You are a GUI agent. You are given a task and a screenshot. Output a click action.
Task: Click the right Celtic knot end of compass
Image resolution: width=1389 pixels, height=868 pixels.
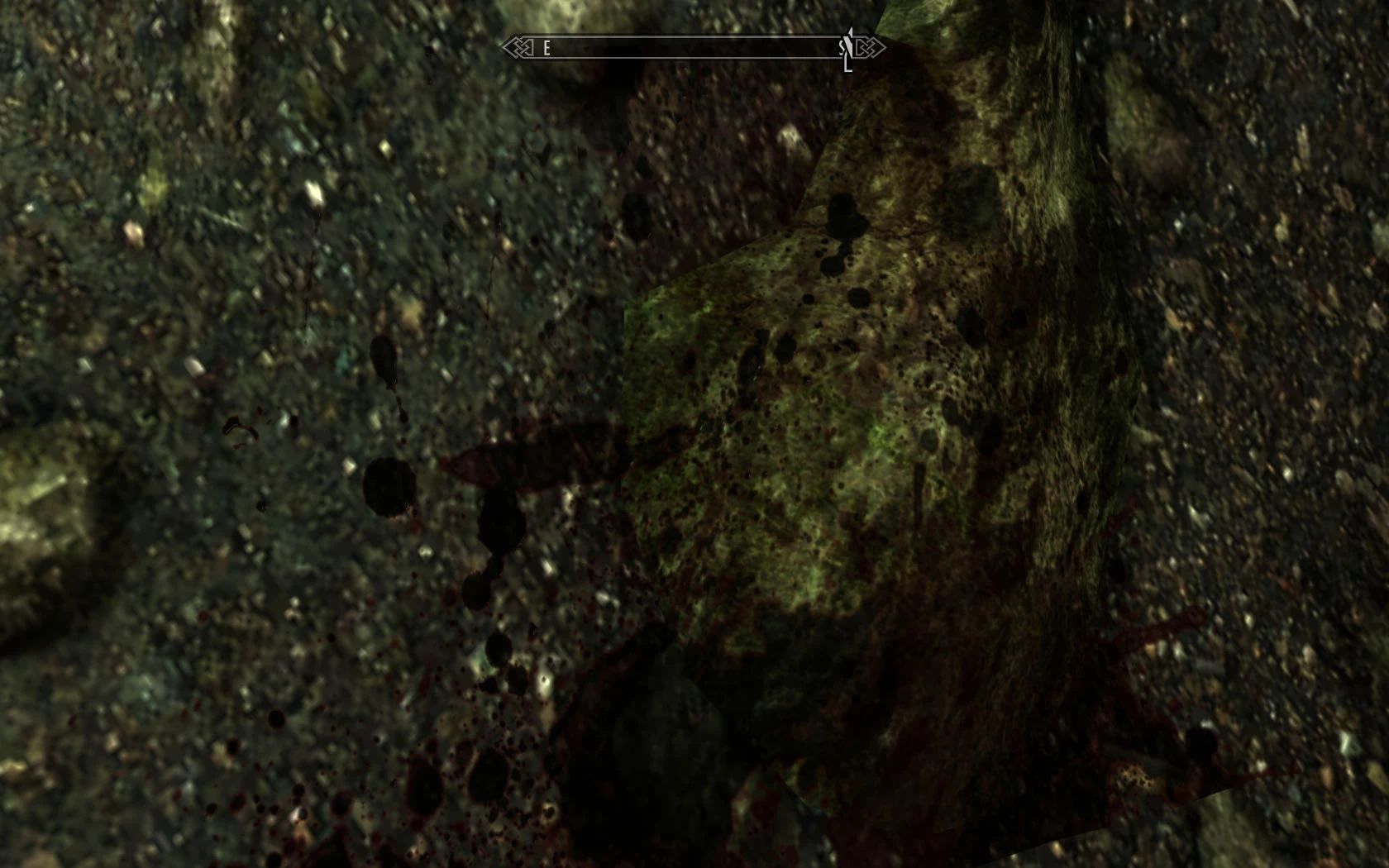tap(866, 47)
